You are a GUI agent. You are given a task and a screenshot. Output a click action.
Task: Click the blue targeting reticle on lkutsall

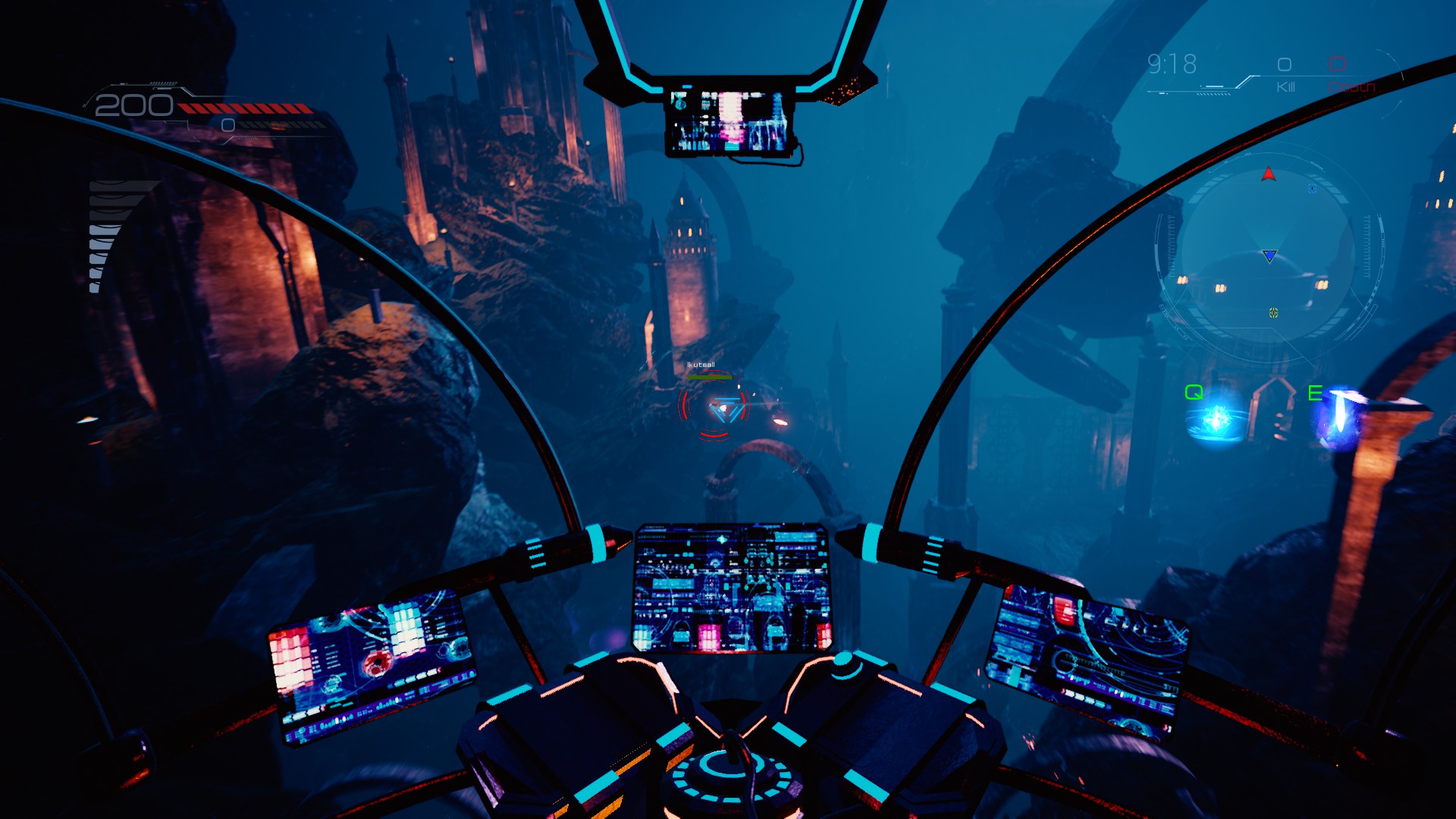click(x=726, y=409)
